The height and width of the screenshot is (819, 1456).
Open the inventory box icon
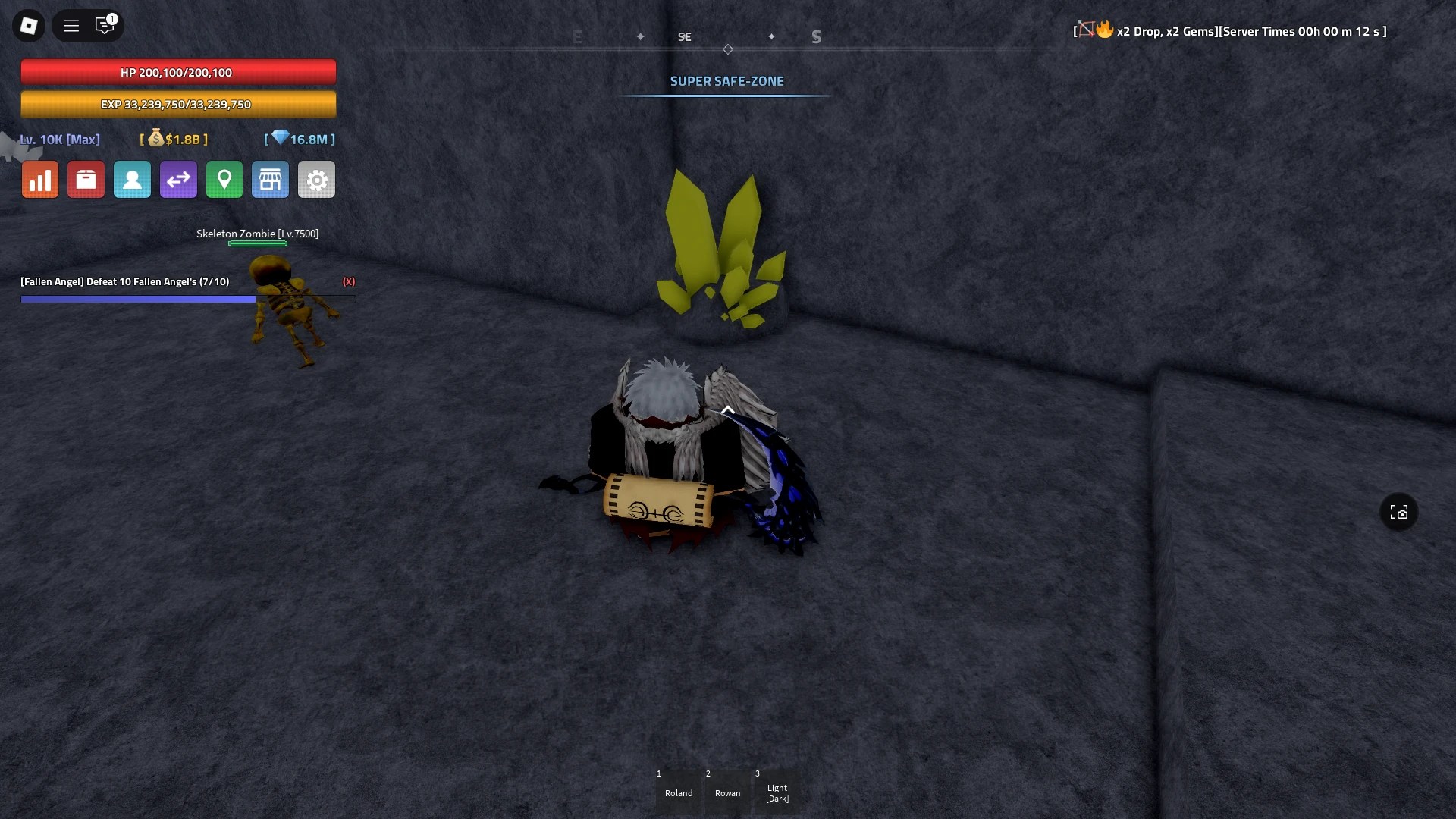point(86,179)
